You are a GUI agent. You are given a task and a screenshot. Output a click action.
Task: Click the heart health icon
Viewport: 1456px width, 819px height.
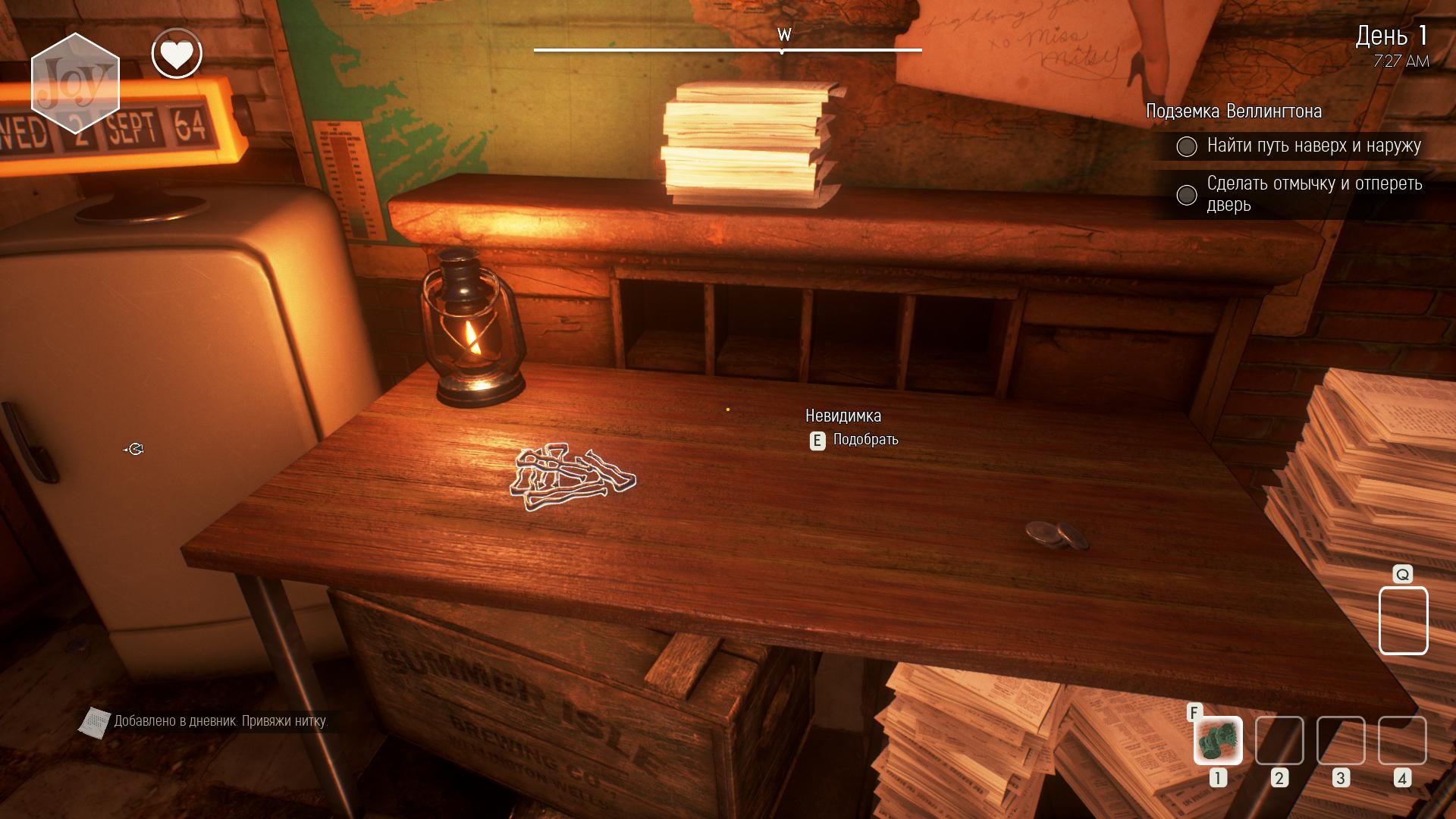(177, 54)
